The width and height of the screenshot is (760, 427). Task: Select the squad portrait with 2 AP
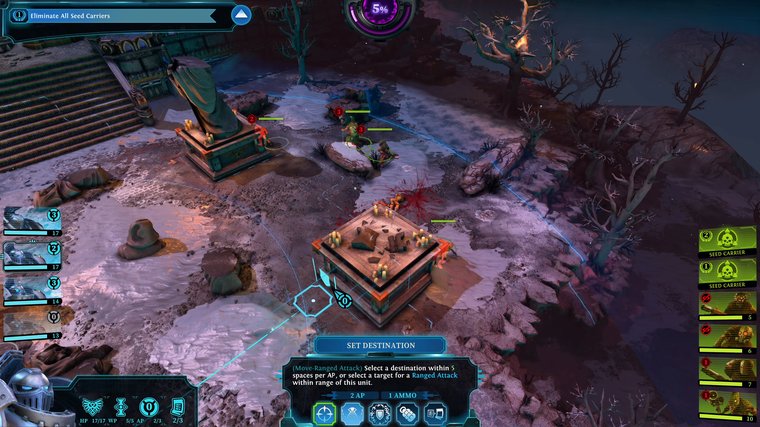(x=30, y=254)
